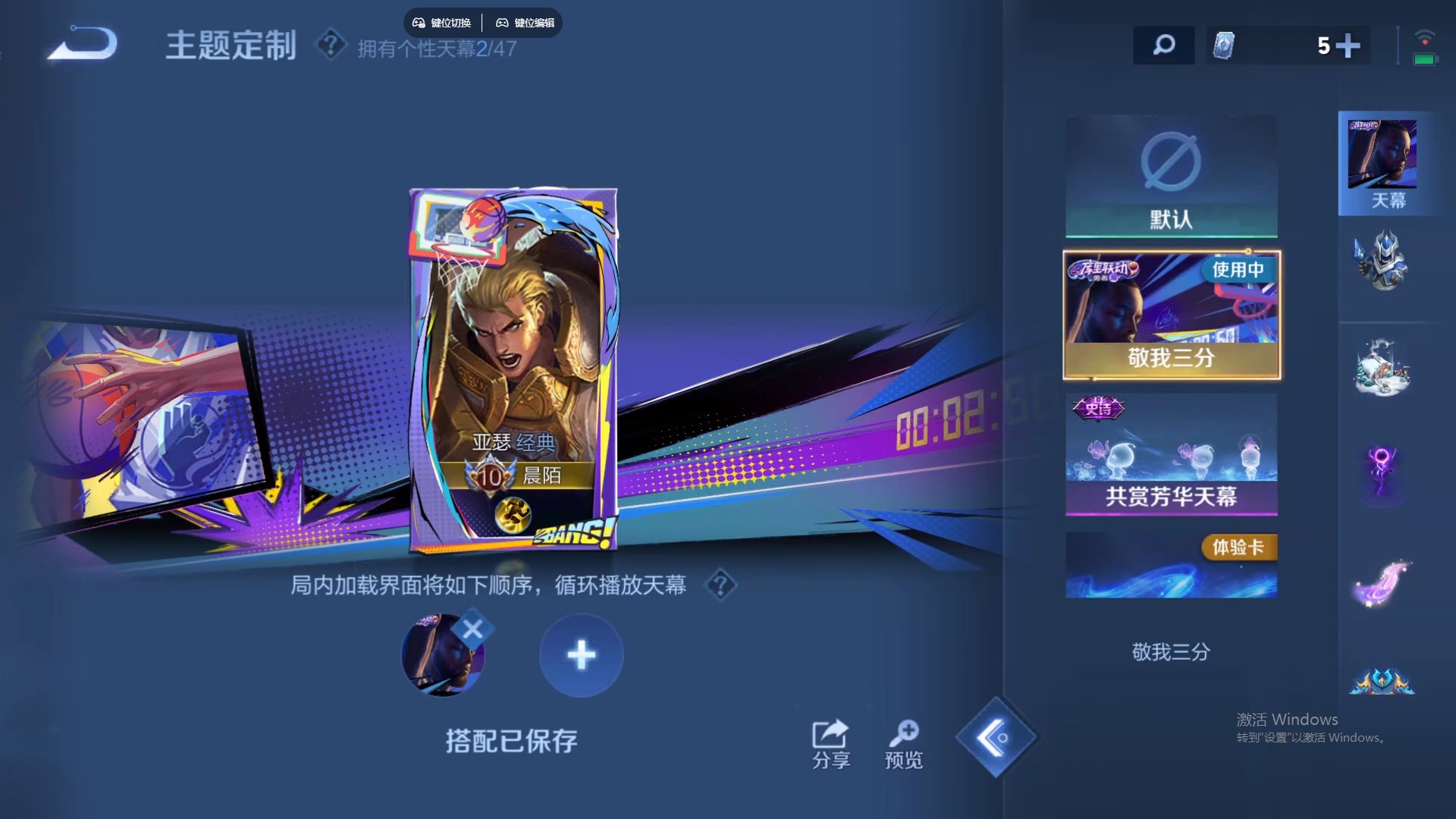
Task: Add a sky screen with the plus circle
Action: pos(580,656)
